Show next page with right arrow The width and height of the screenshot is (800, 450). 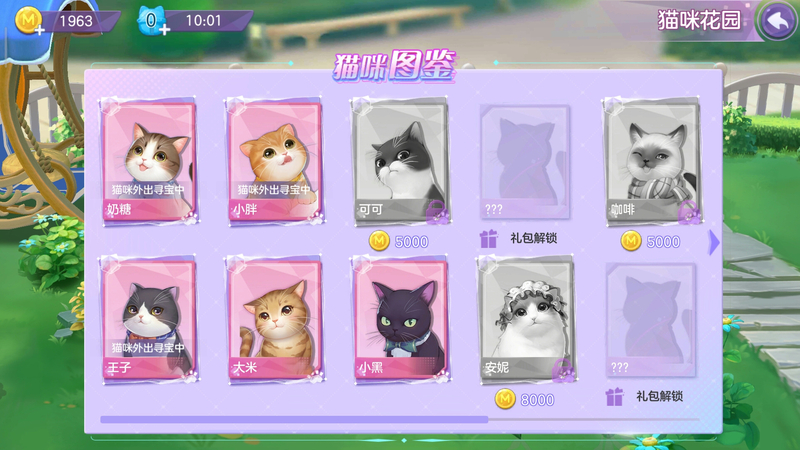click(x=714, y=241)
